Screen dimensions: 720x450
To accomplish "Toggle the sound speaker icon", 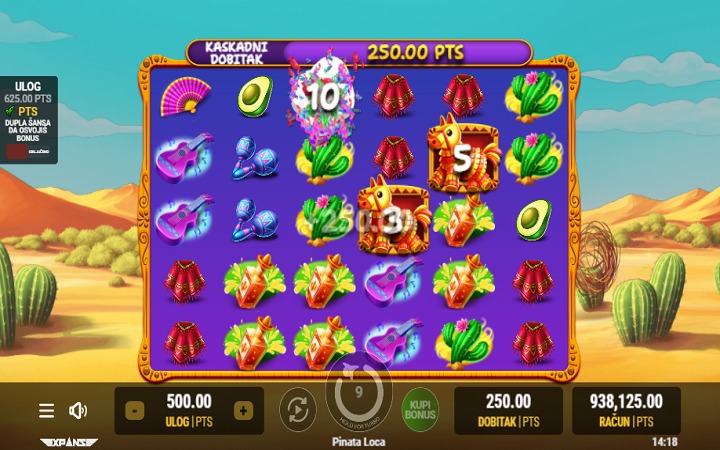I will [x=77, y=411].
